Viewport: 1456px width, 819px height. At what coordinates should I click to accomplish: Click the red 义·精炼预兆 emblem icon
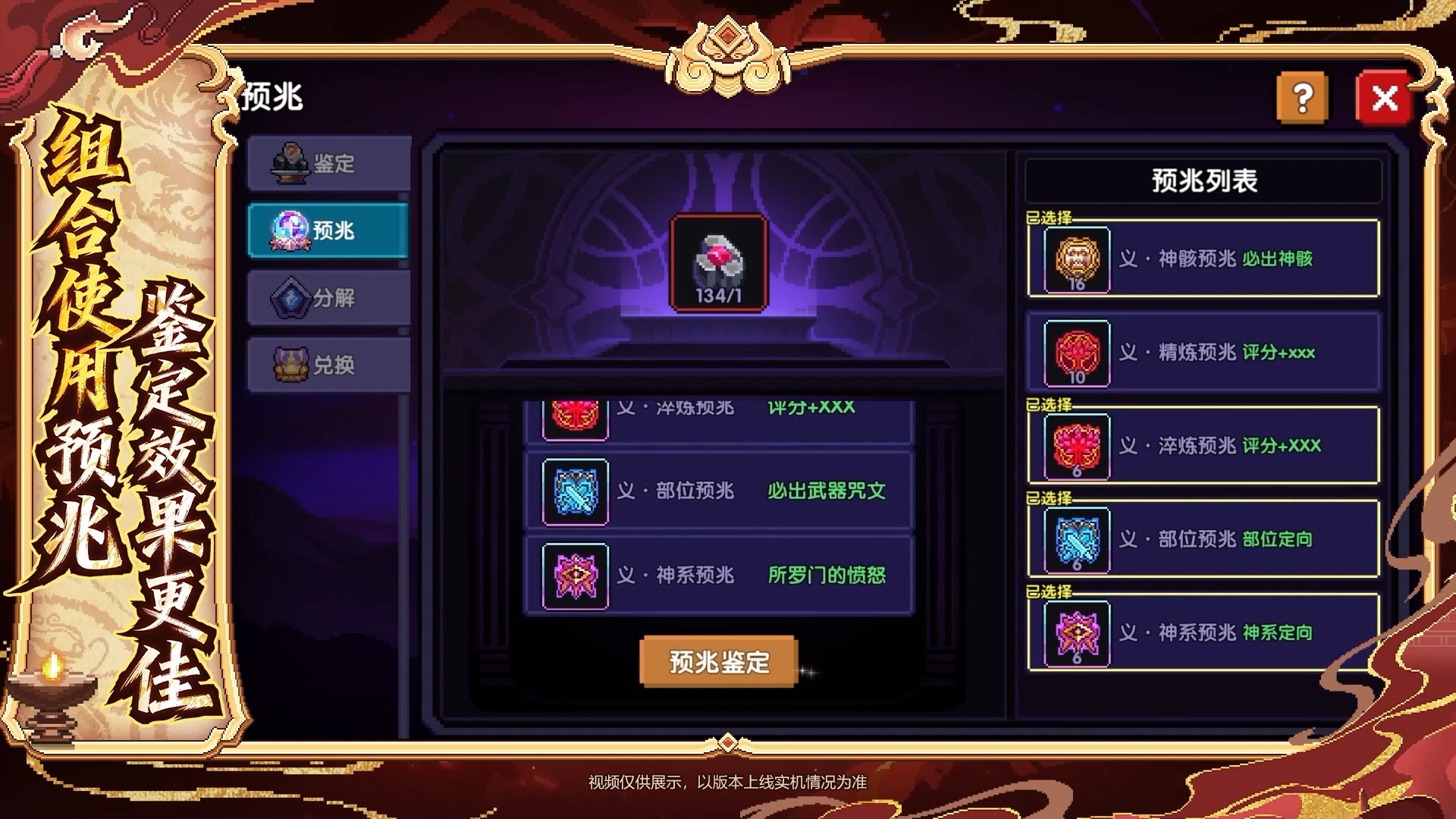[1076, 353]
